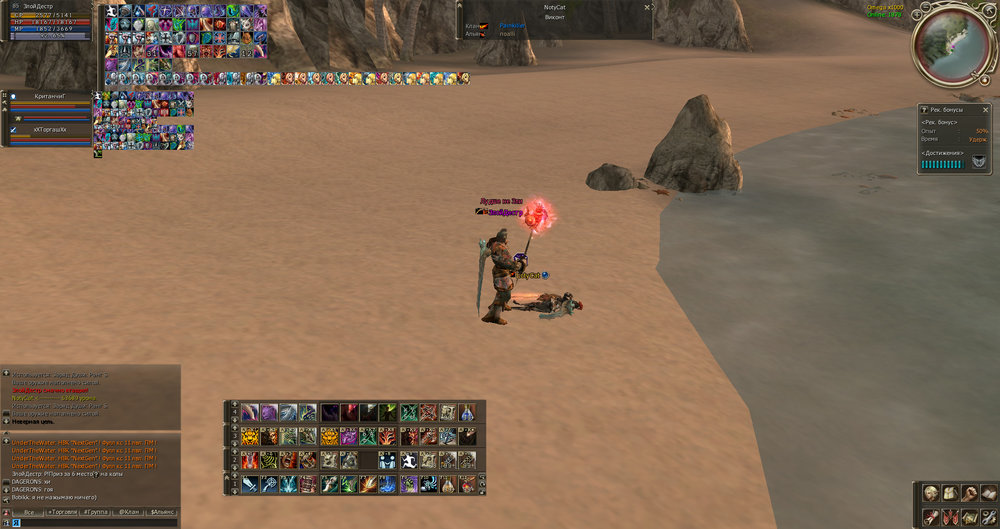Open the skills book icon
Image resolution: width=1000 pixels, height=529 pixels.
click(x=989, y=493)
